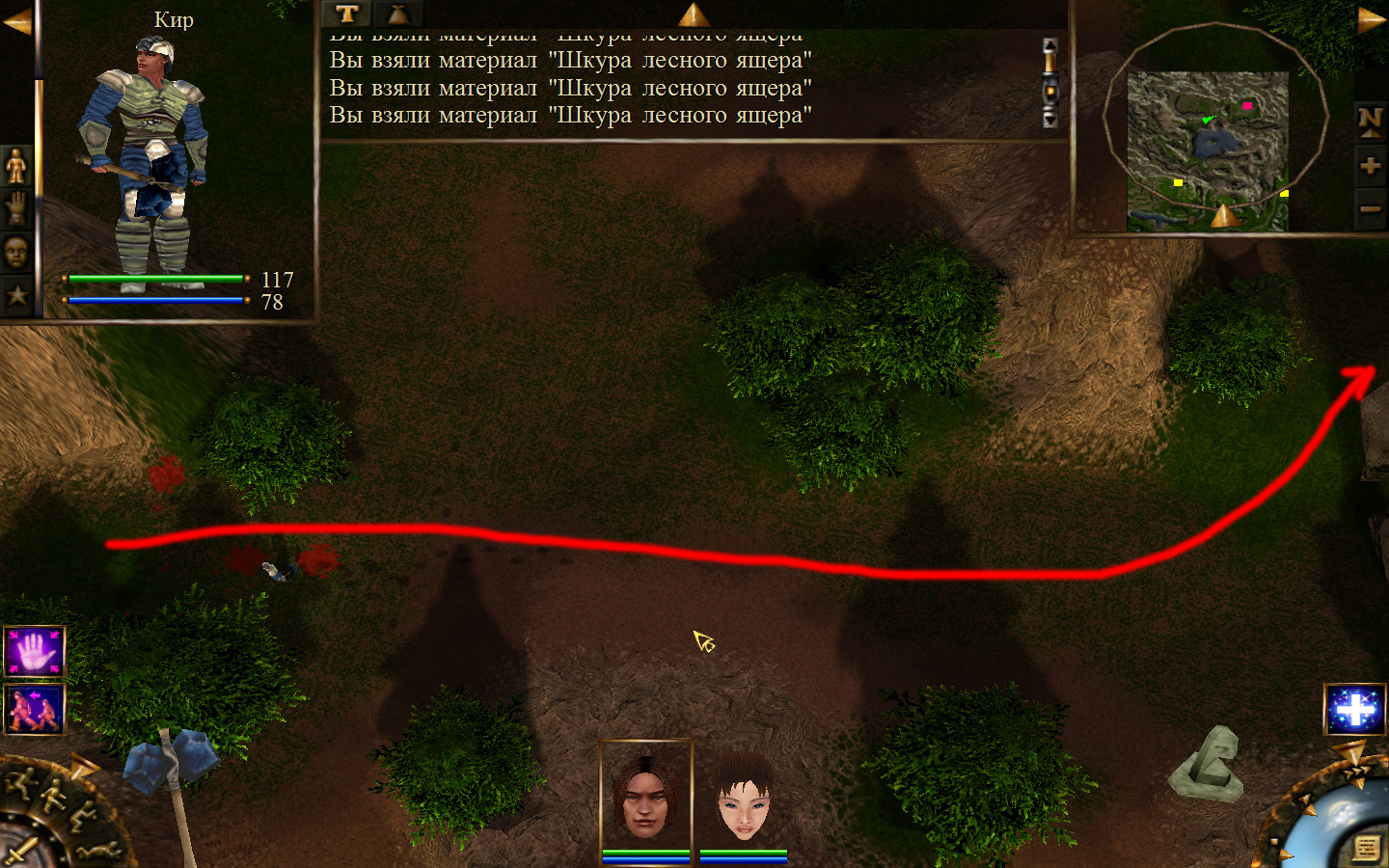The height and width of the screenshot is (868, 1389).
Task: Click the message log scrollbar
Action: pyautogui.click(x=1050, y=84)
